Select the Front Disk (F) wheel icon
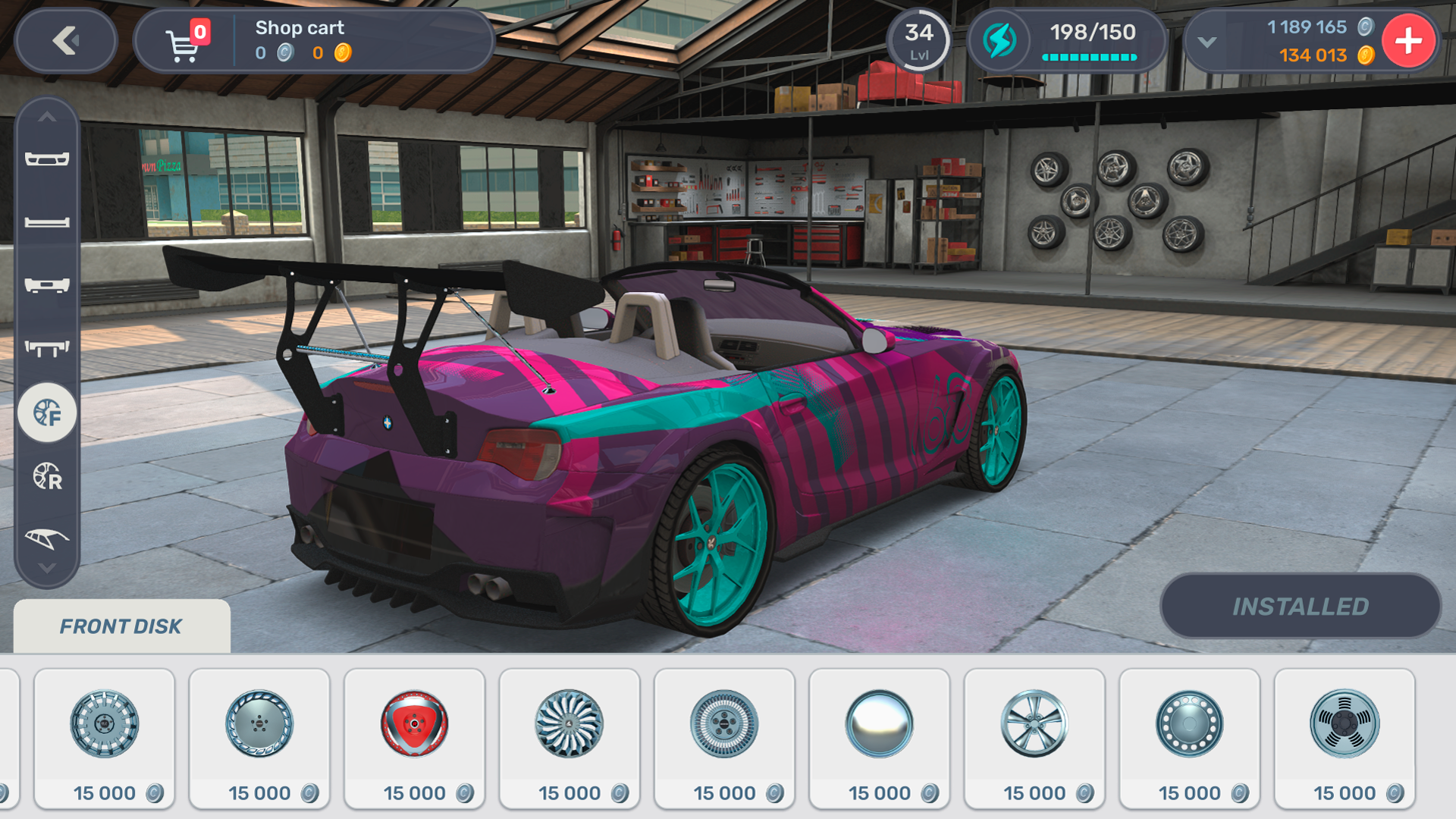The image size is (1456, 819). [x=47, y=412]
